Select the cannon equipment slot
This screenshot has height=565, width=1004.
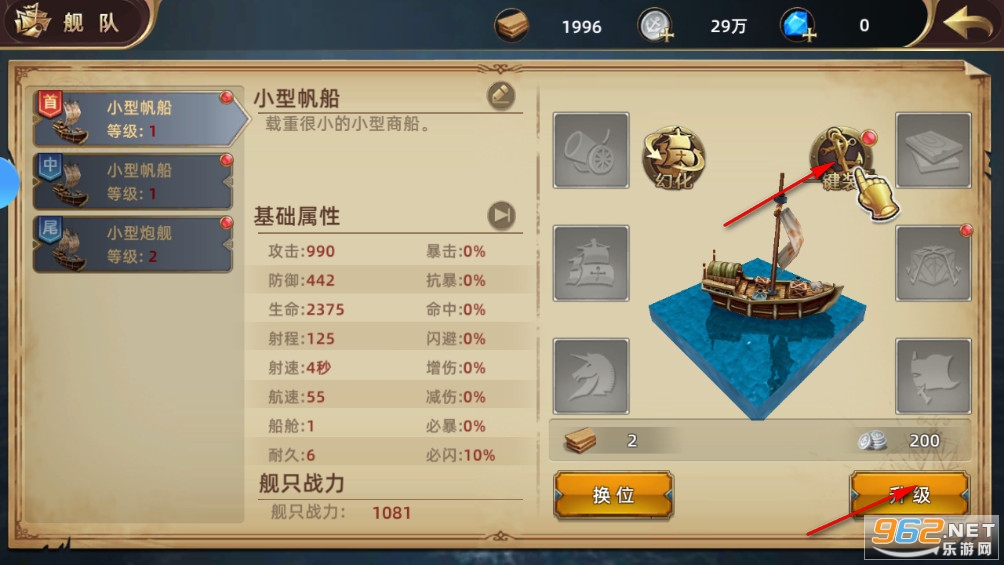pos(591,150)
